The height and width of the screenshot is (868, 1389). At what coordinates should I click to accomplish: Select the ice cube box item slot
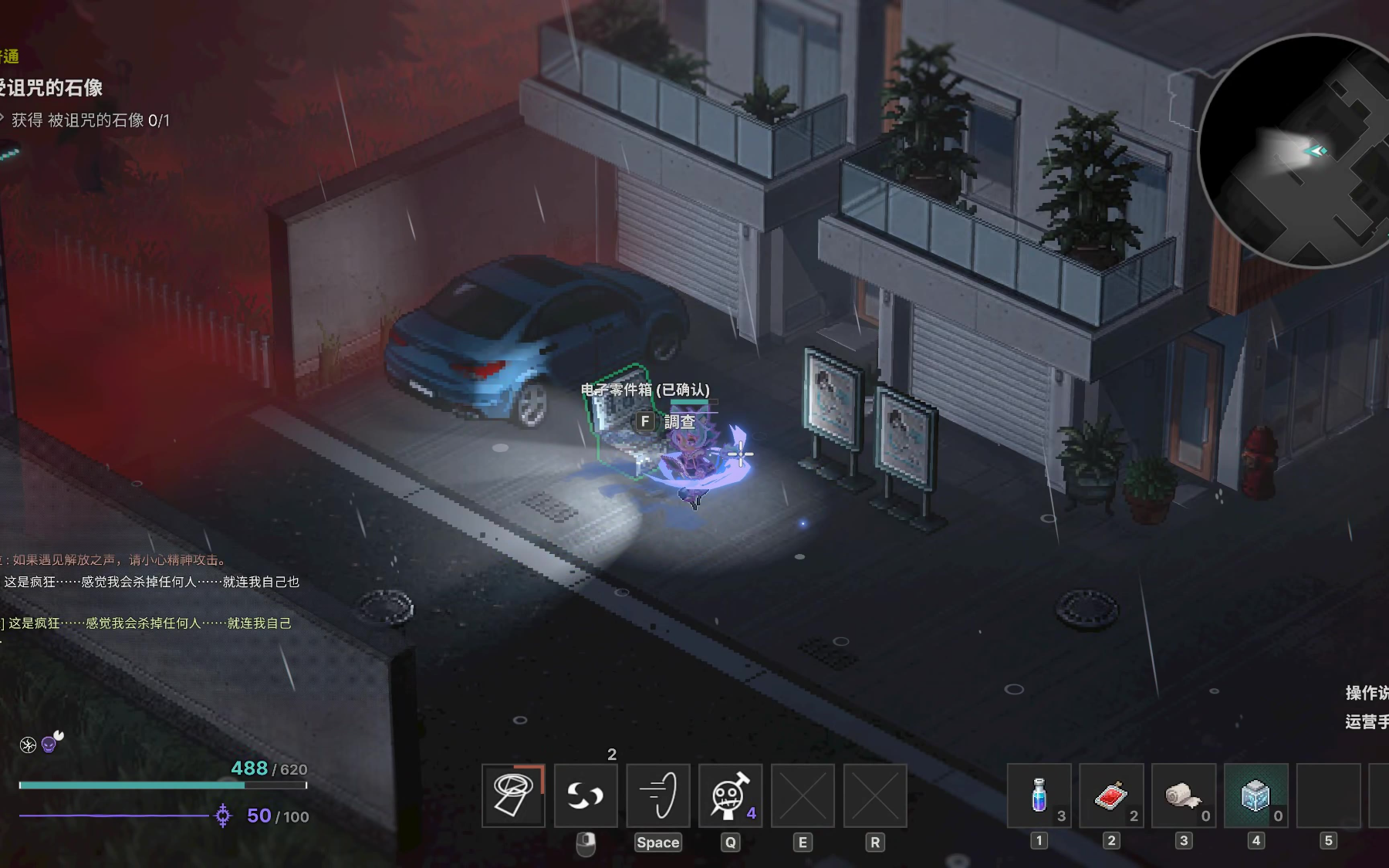pos(1256,795)
